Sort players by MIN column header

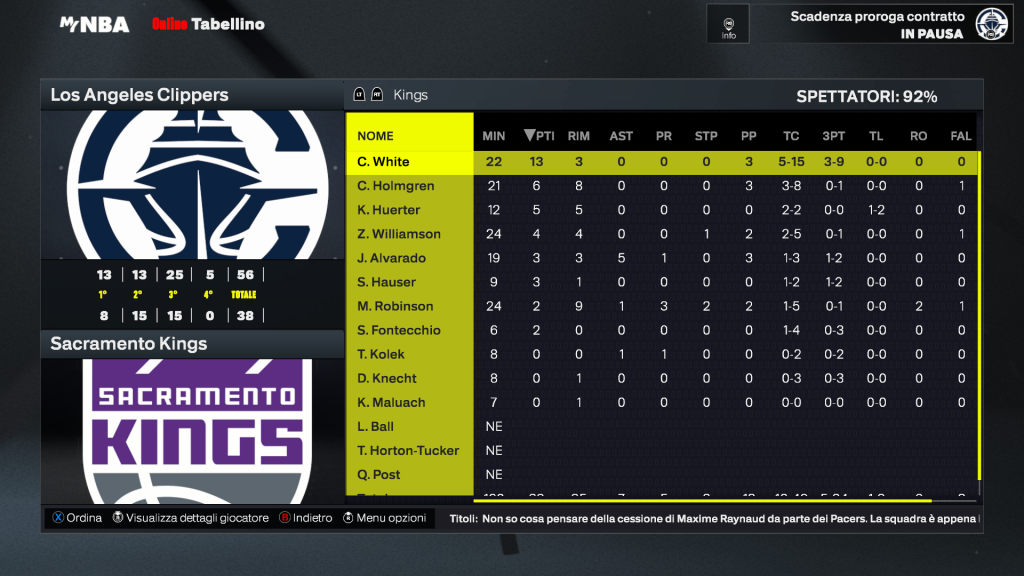coord(494,136)
